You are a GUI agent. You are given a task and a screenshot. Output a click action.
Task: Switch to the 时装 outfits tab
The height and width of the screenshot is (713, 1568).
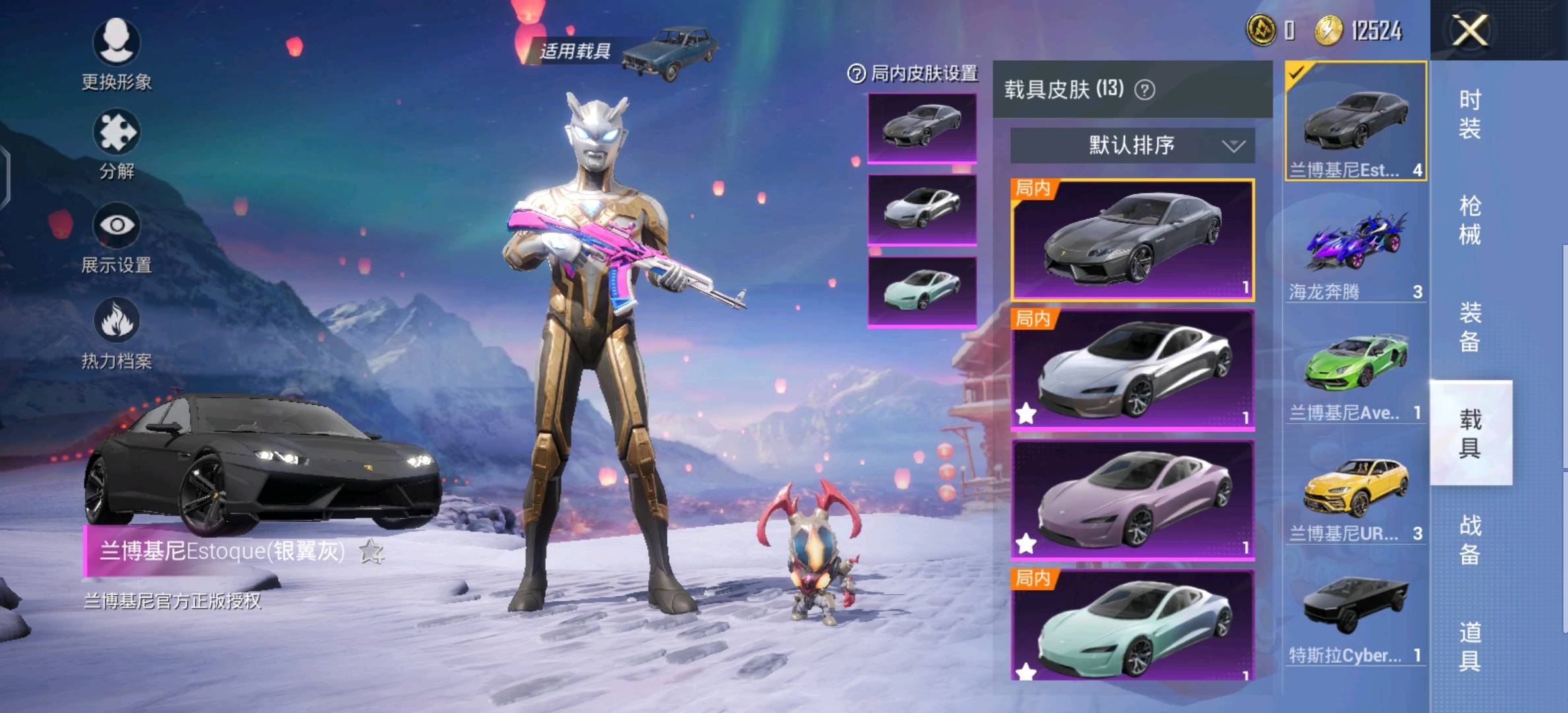click(x=1470, y=114)
